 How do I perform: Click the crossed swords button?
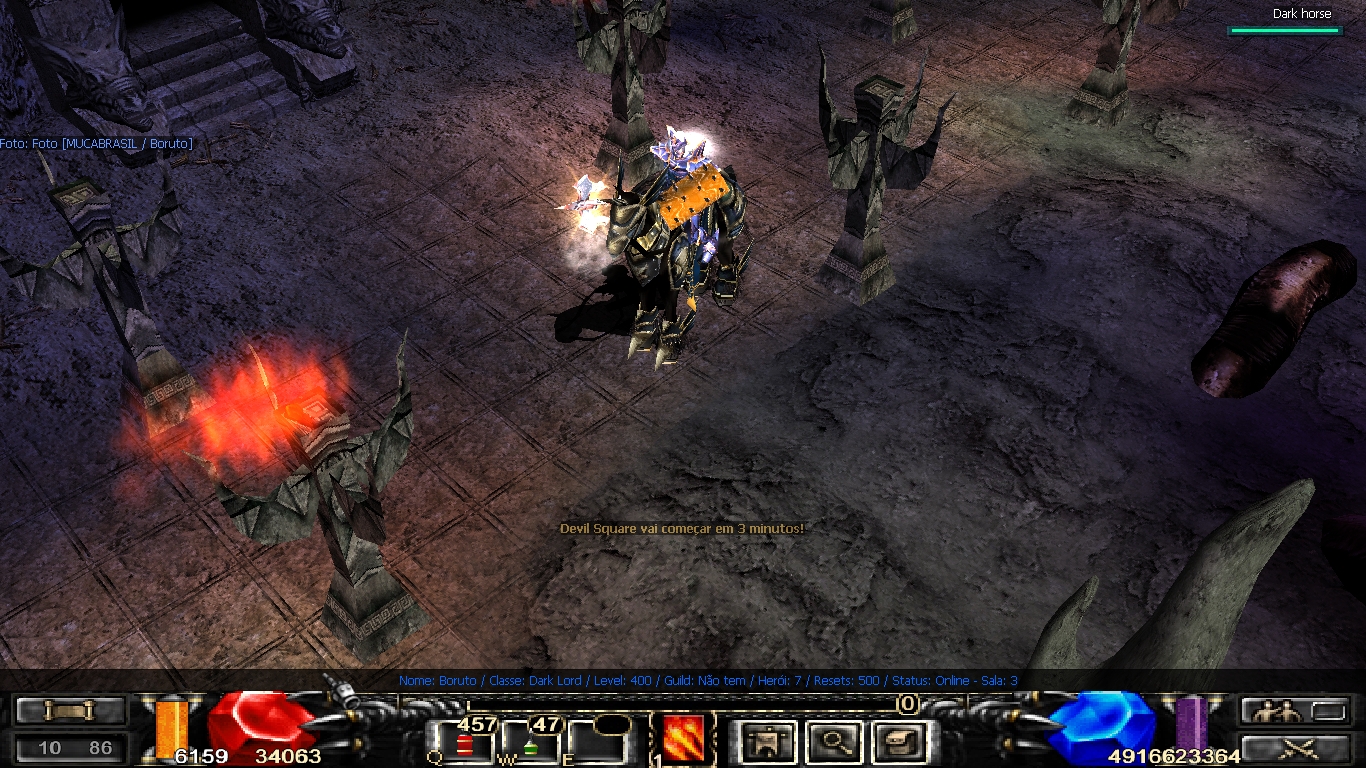(x=1299, y=747)
